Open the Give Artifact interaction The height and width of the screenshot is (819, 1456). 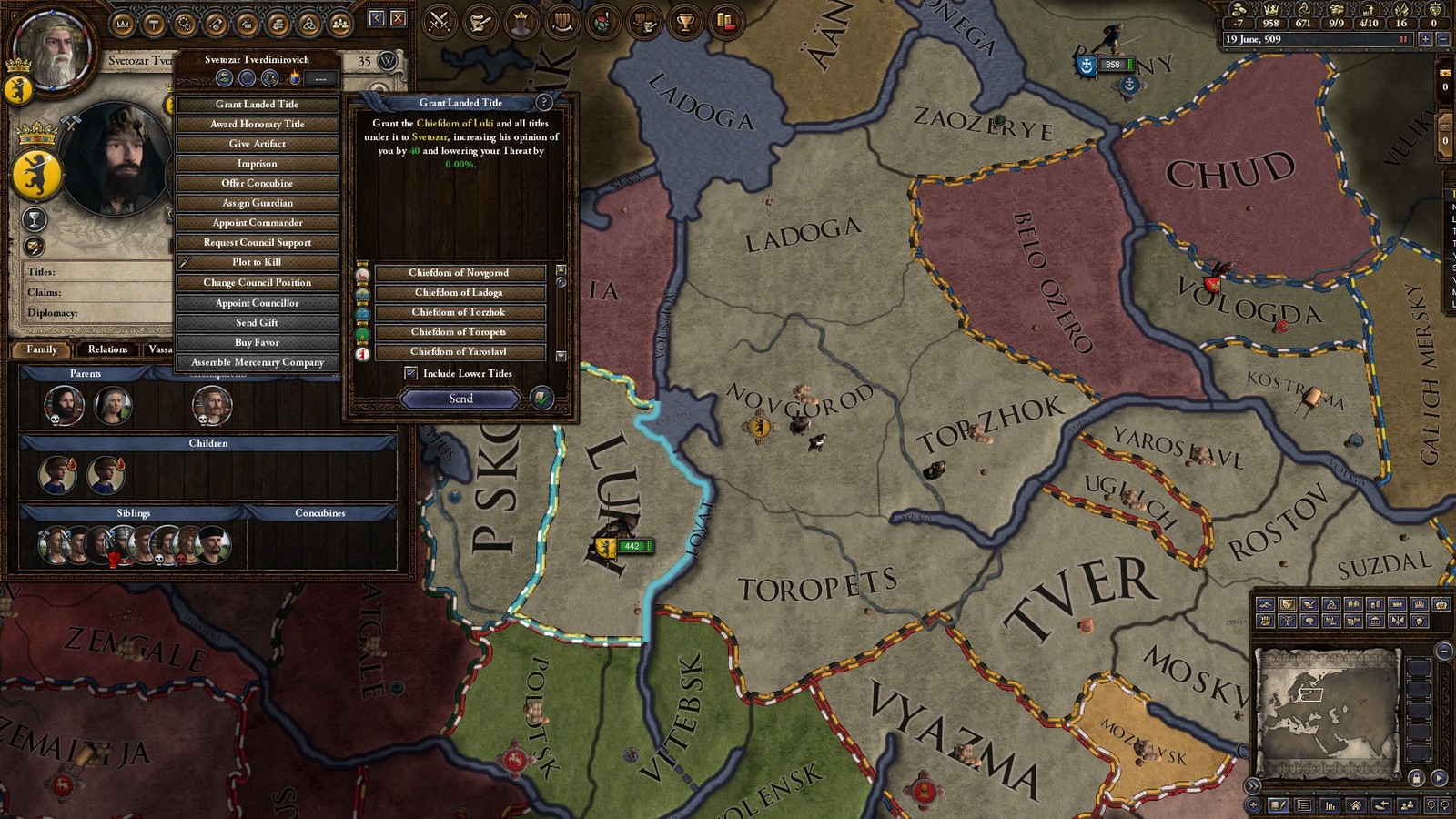tap(257, 144)
